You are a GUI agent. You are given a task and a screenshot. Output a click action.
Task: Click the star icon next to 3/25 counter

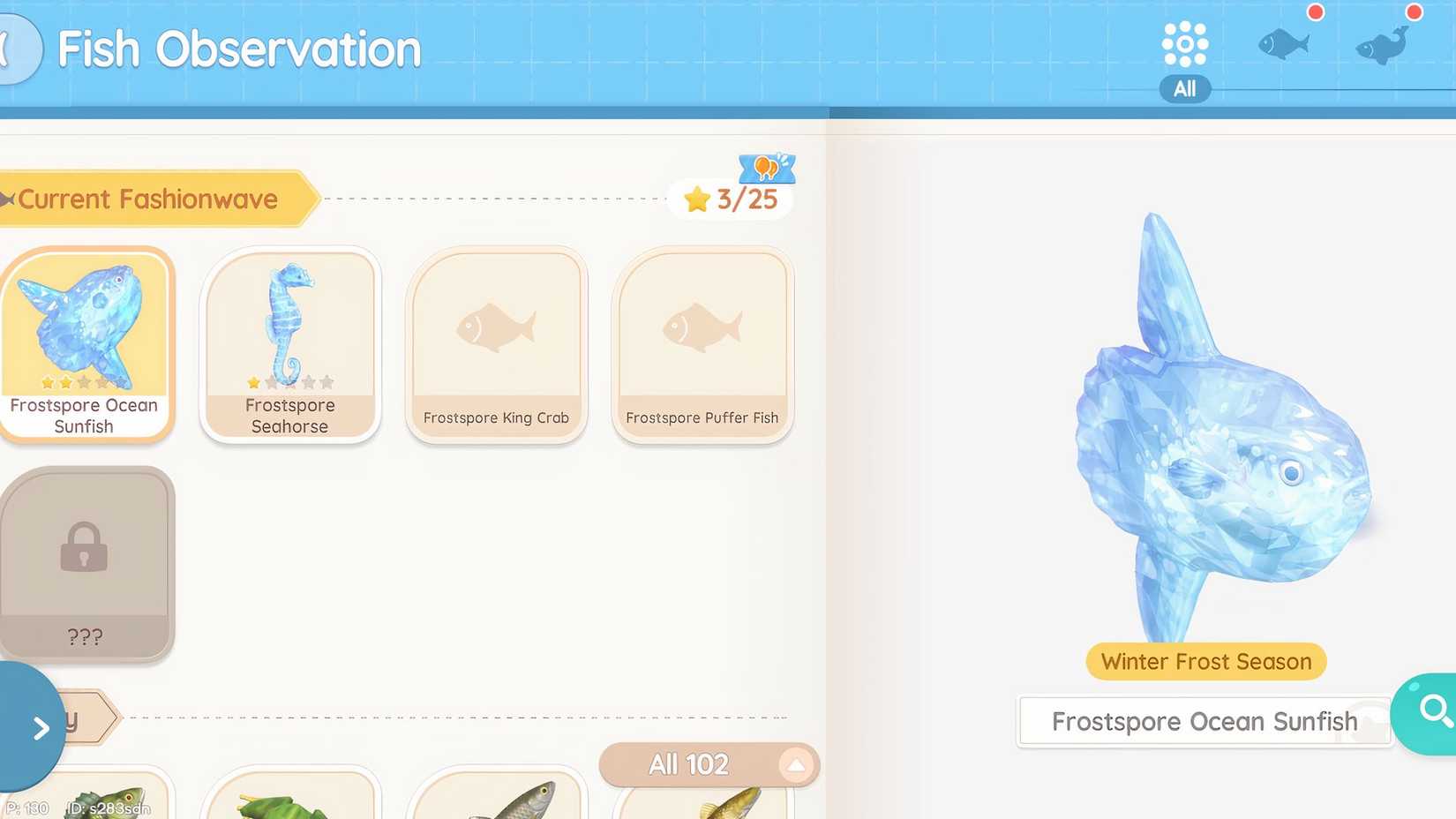coord(698,199)
